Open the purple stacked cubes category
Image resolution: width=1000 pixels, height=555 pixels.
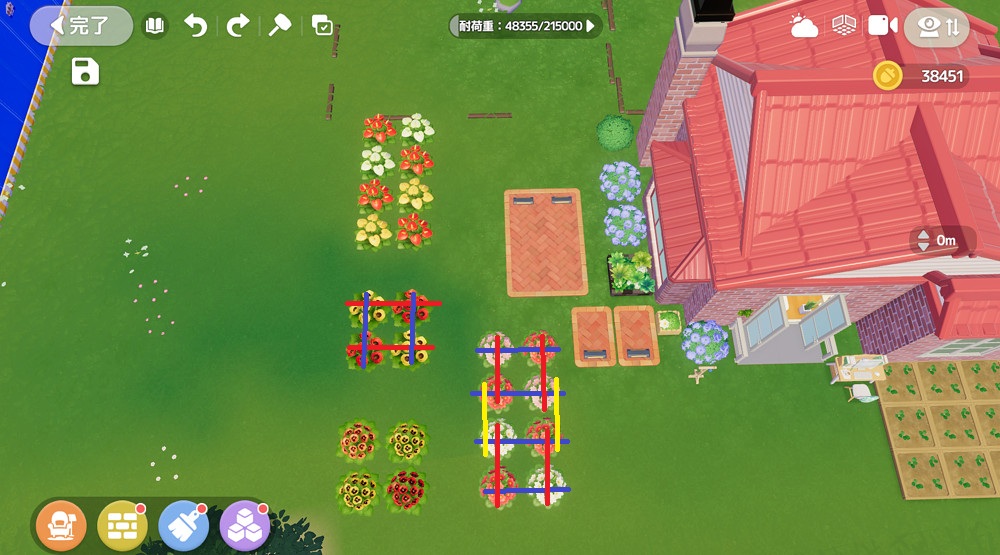[244, 524]
